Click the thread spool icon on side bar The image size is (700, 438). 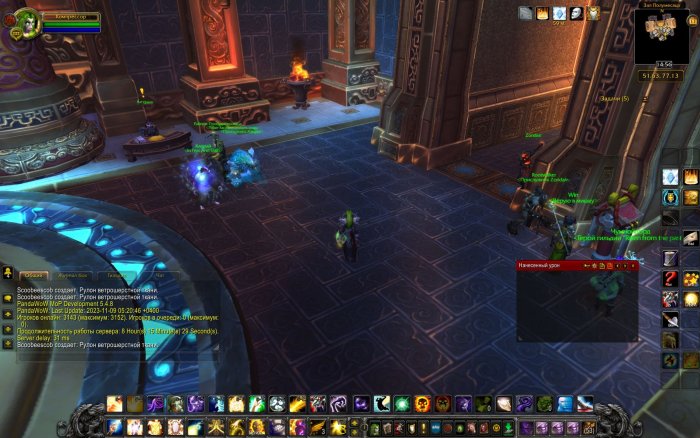point(670,258)
